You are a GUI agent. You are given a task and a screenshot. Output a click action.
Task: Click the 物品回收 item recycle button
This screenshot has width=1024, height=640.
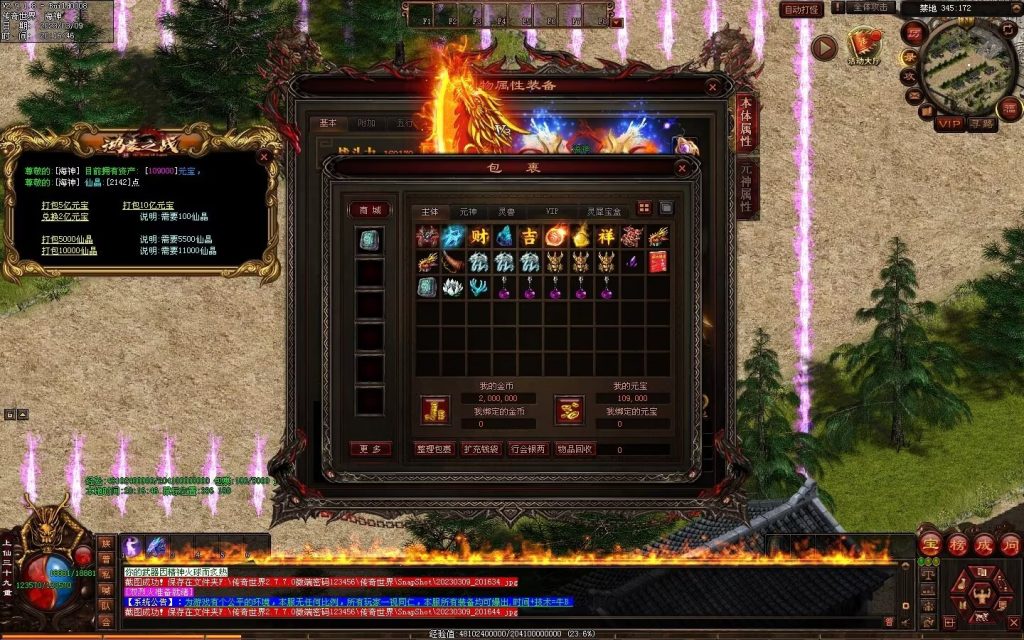(x=575, y=449)
